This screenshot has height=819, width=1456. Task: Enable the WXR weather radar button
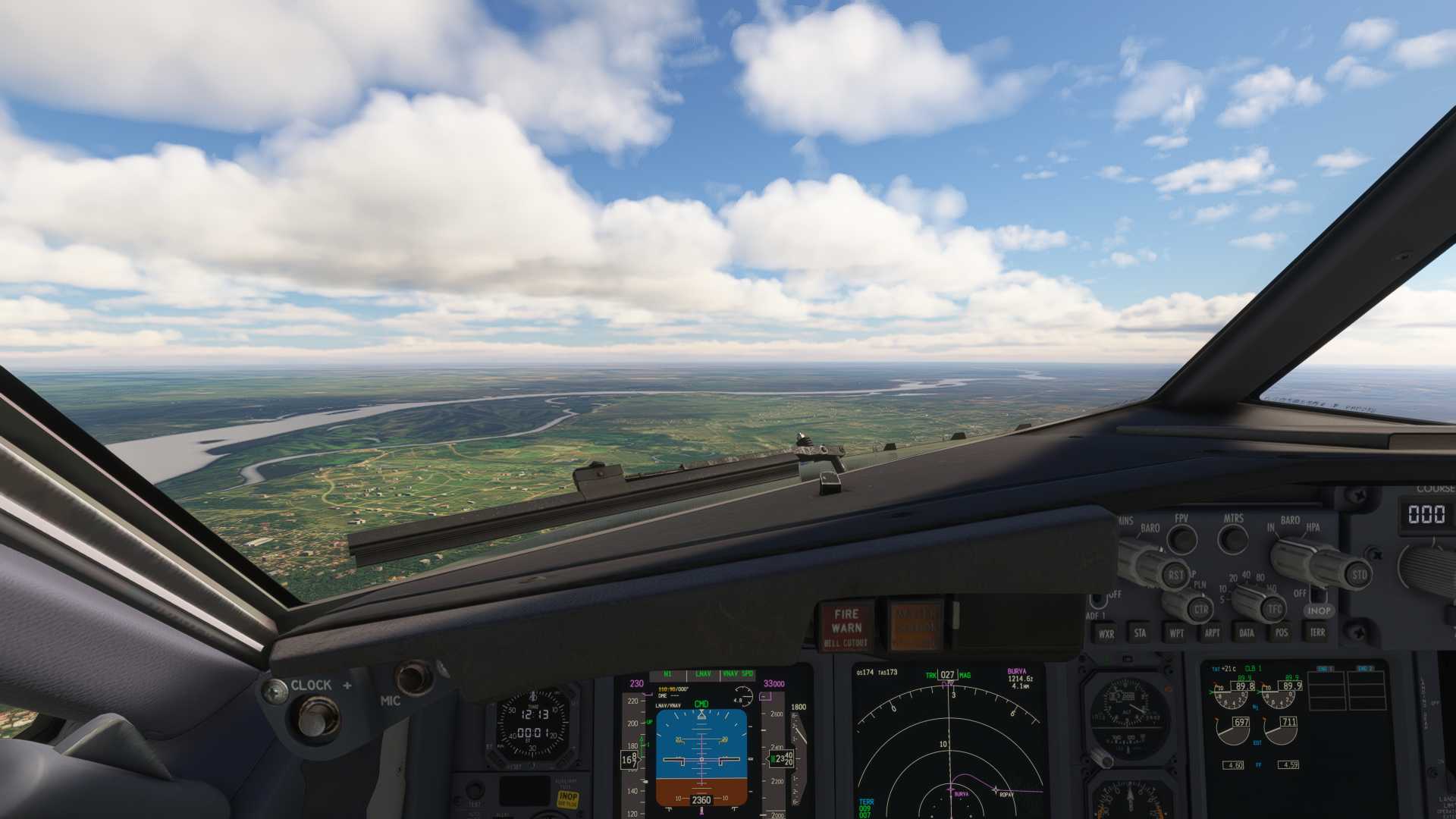tap(1106, 633)
